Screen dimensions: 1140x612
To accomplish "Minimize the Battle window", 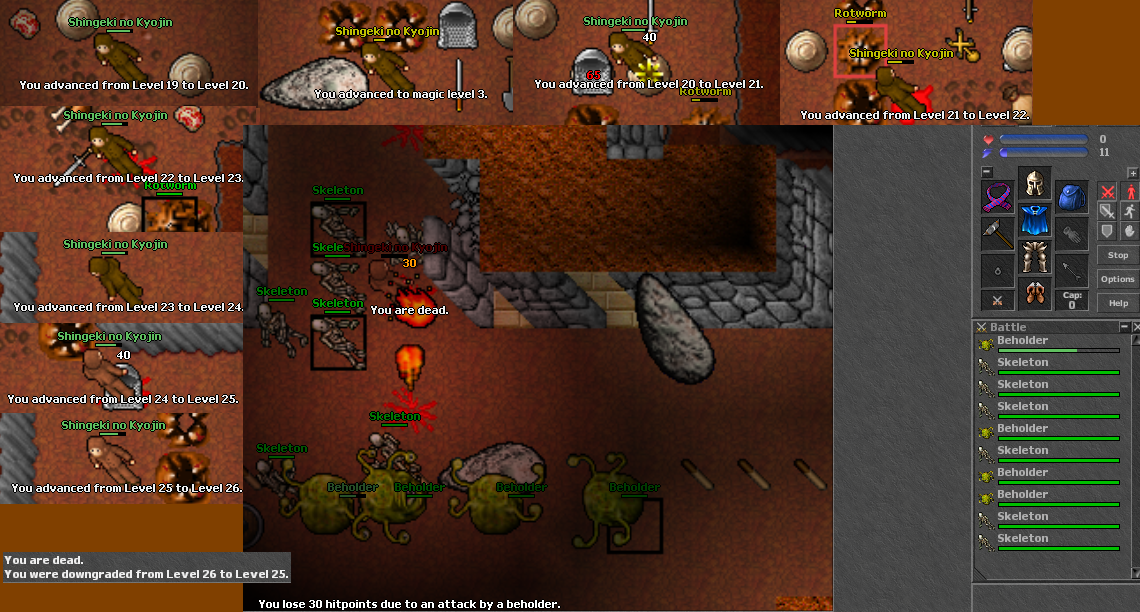I will pos(1124,327).
